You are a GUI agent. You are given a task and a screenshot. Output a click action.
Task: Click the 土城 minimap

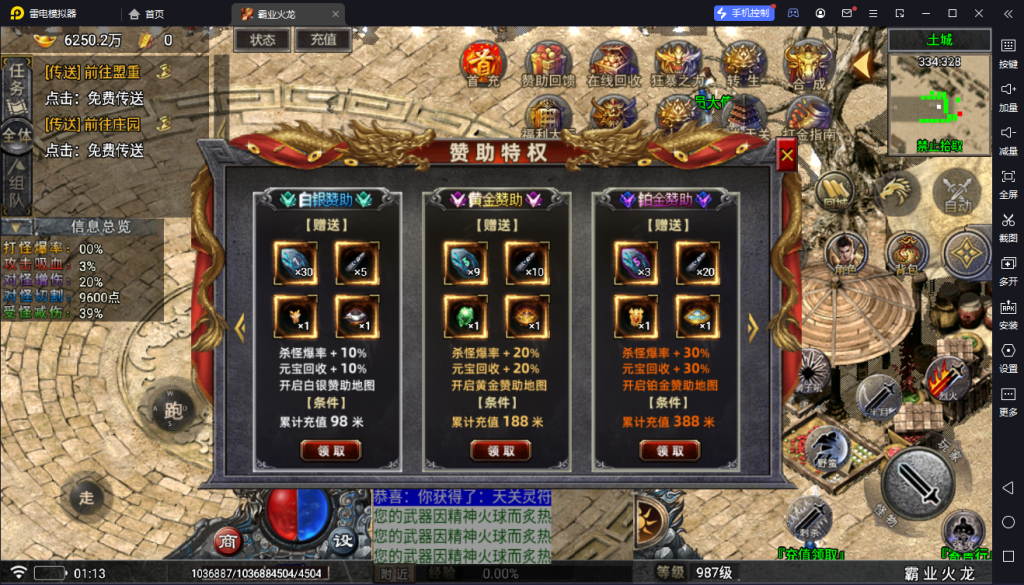click(939, 100)
